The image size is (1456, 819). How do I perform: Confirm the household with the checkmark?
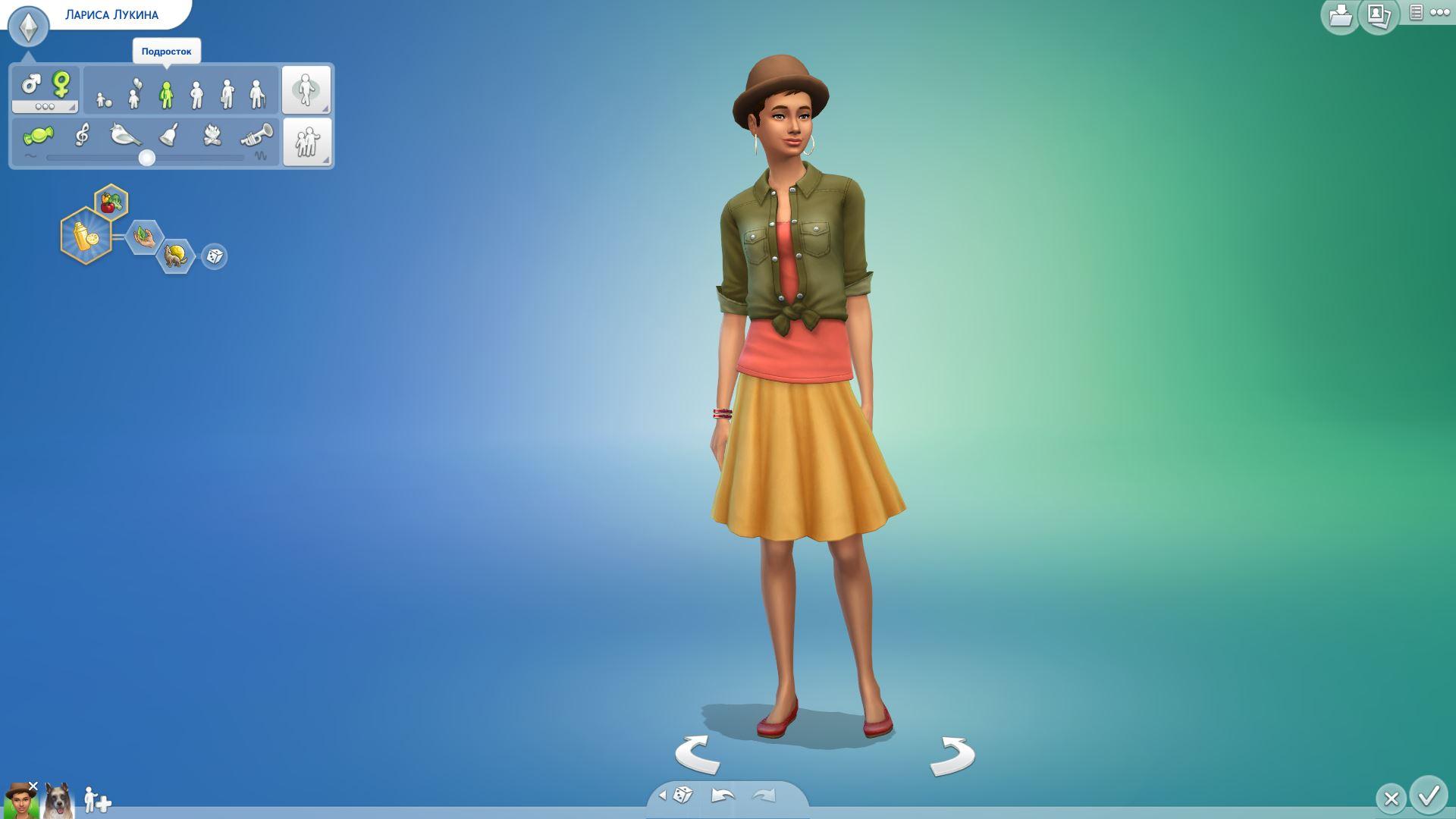pos(1429,795)
